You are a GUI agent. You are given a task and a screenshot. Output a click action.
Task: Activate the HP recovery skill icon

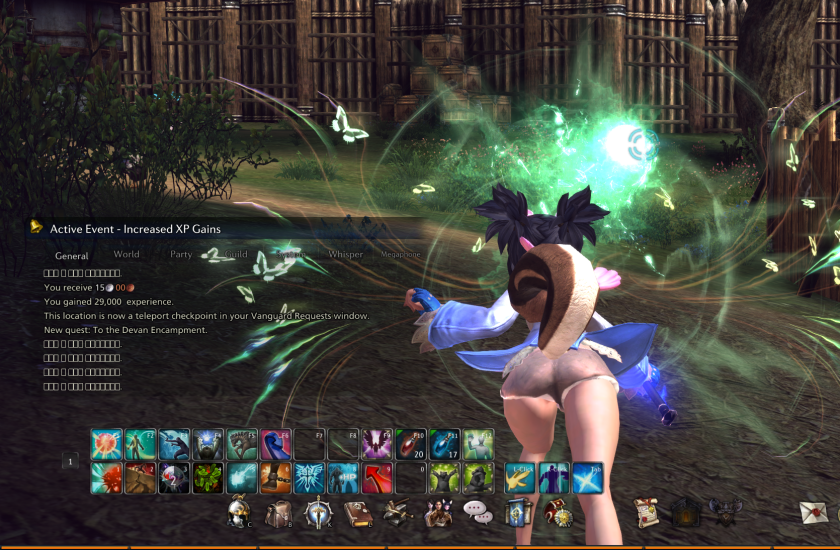(x=342, y=477)
